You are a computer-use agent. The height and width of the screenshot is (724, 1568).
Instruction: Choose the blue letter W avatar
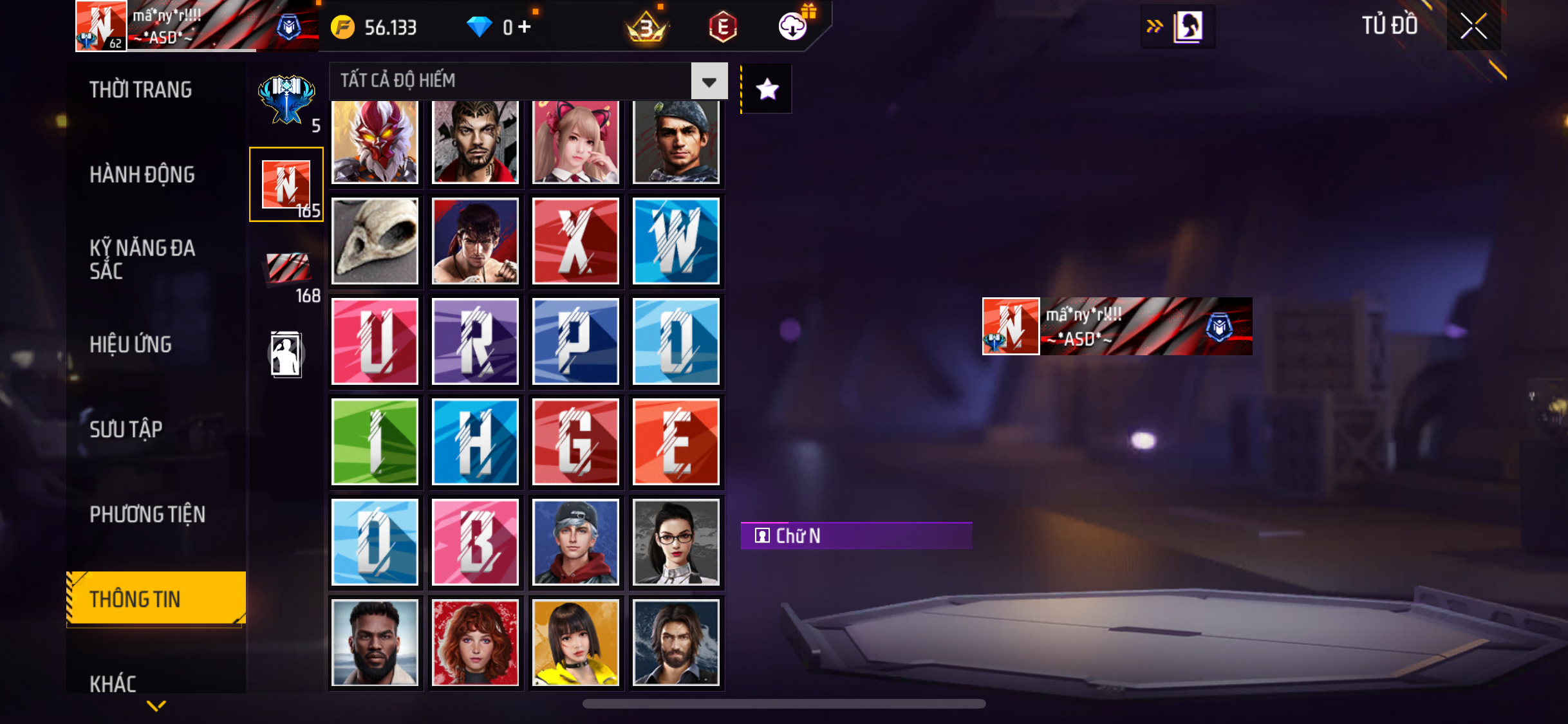click(676, 241)
